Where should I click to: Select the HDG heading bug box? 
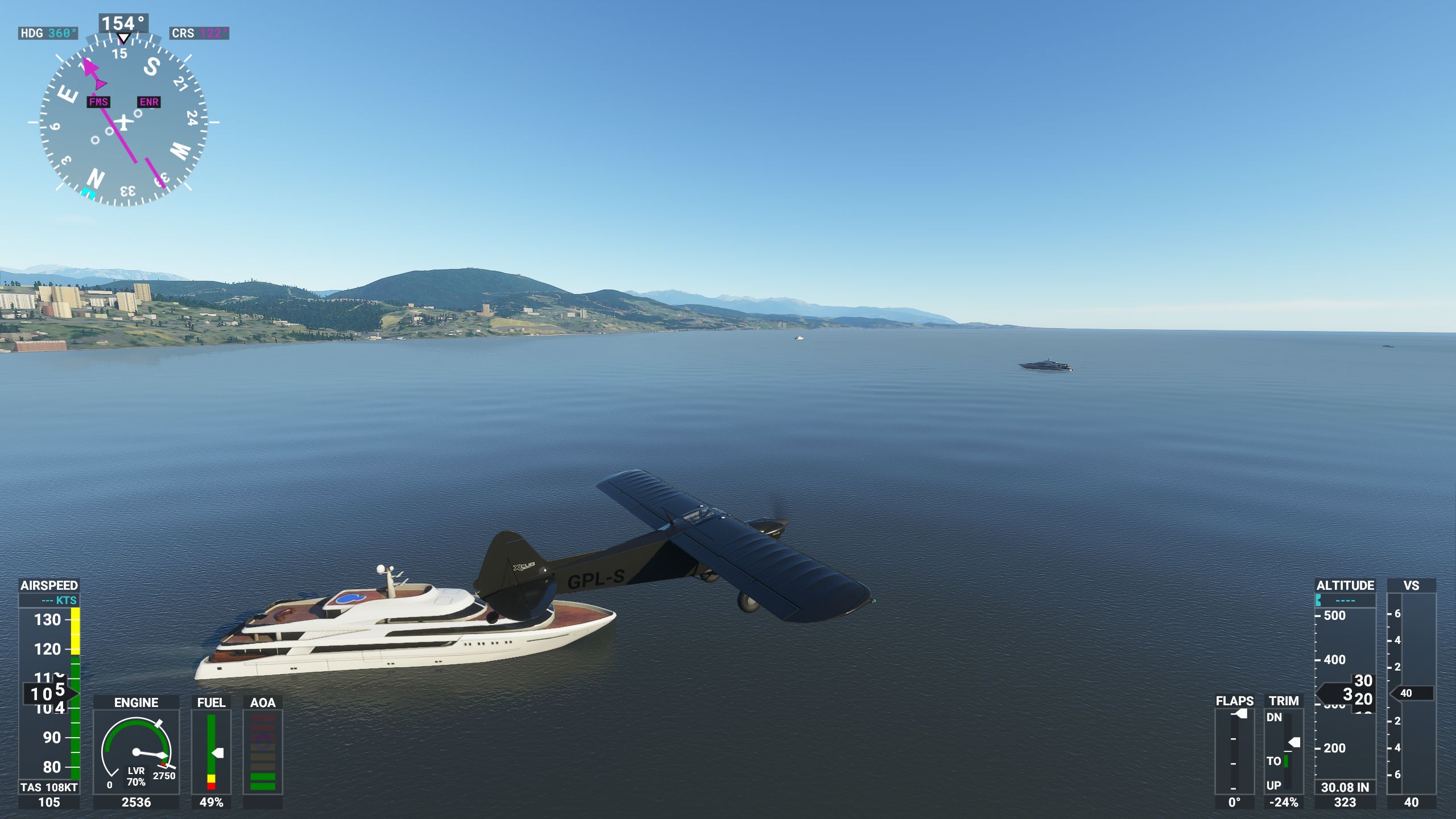point(48,33)
